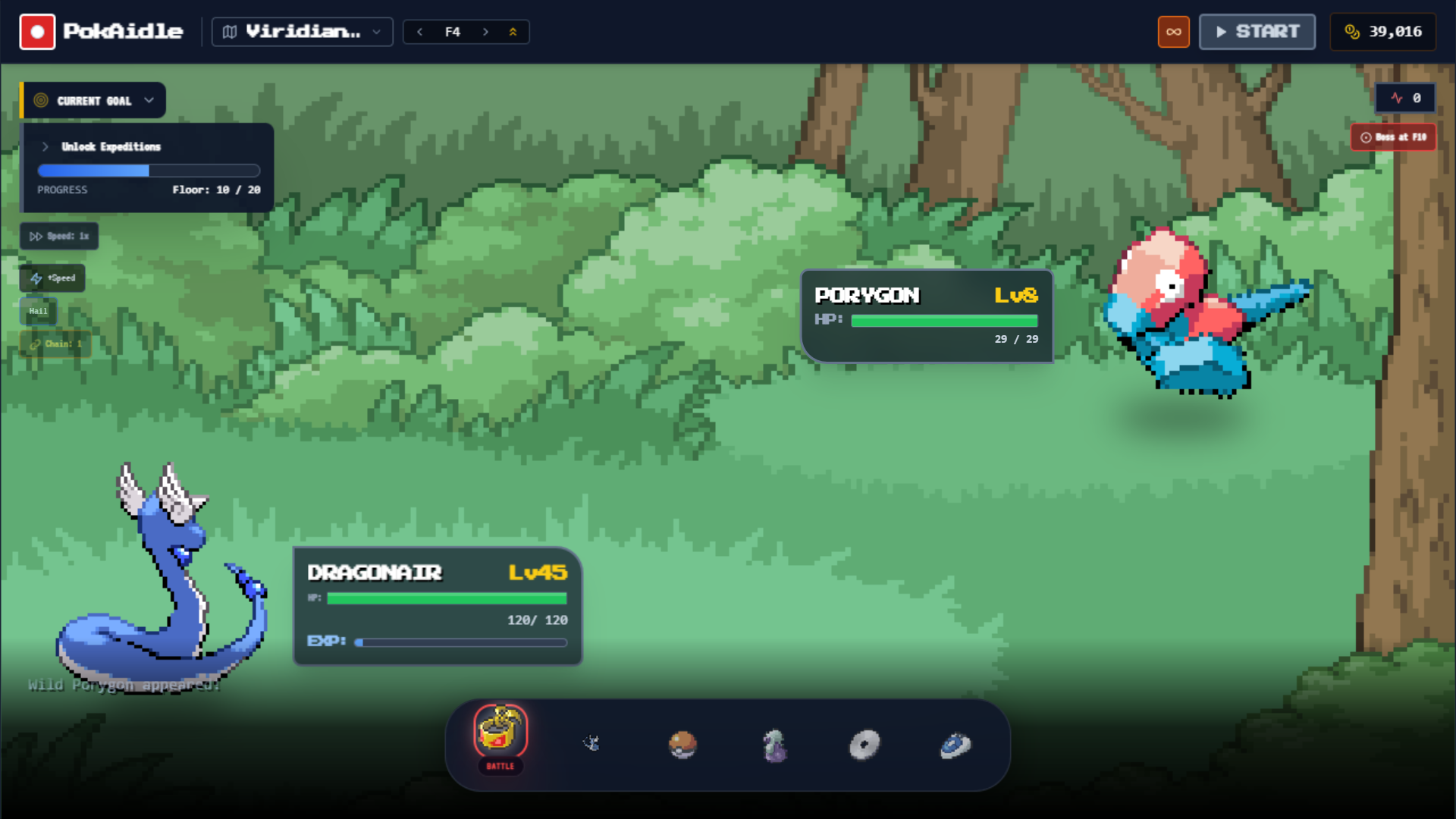Toggle the Hail weather badge
Image resolution: width=1456 pixels, height=819 pixels.
click(x=38, y=311)
